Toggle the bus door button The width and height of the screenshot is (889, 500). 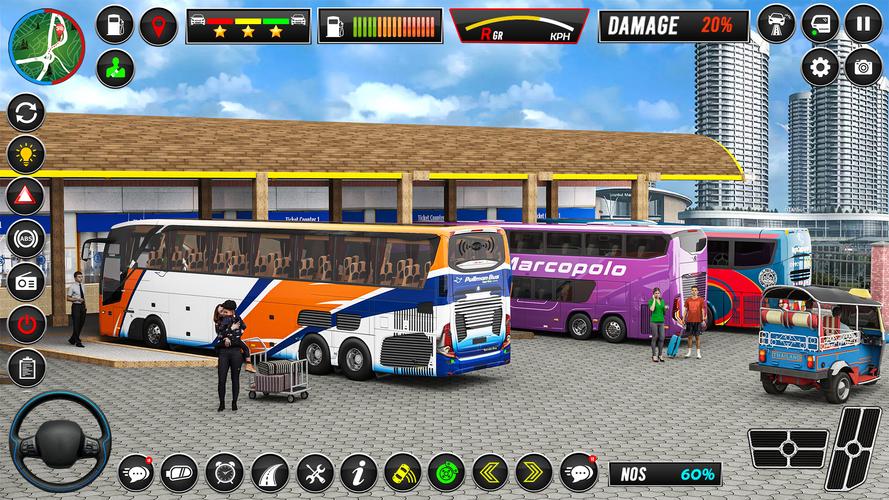point(820,23)
